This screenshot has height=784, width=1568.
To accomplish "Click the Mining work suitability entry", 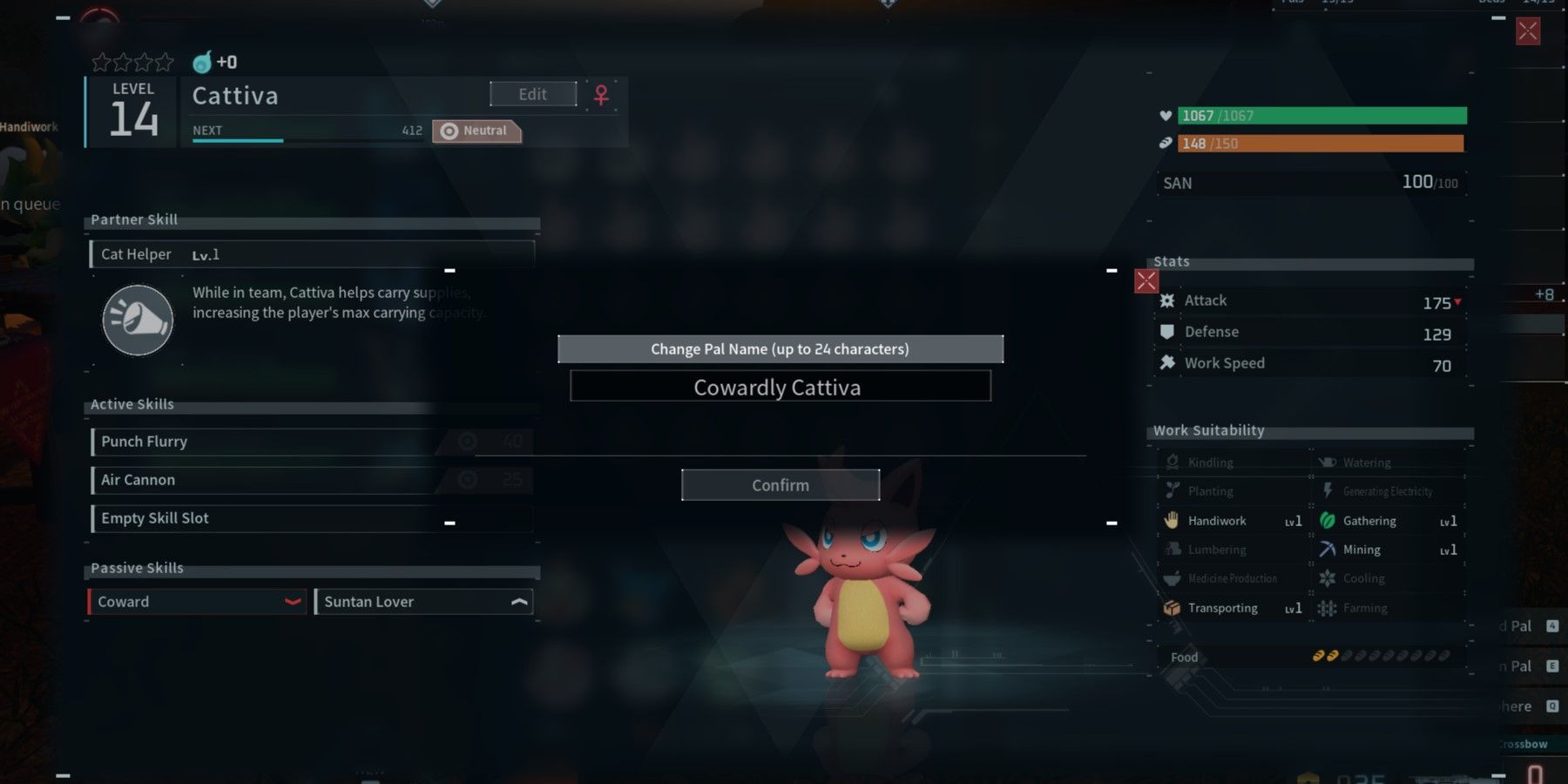I will click(1387, 550).
